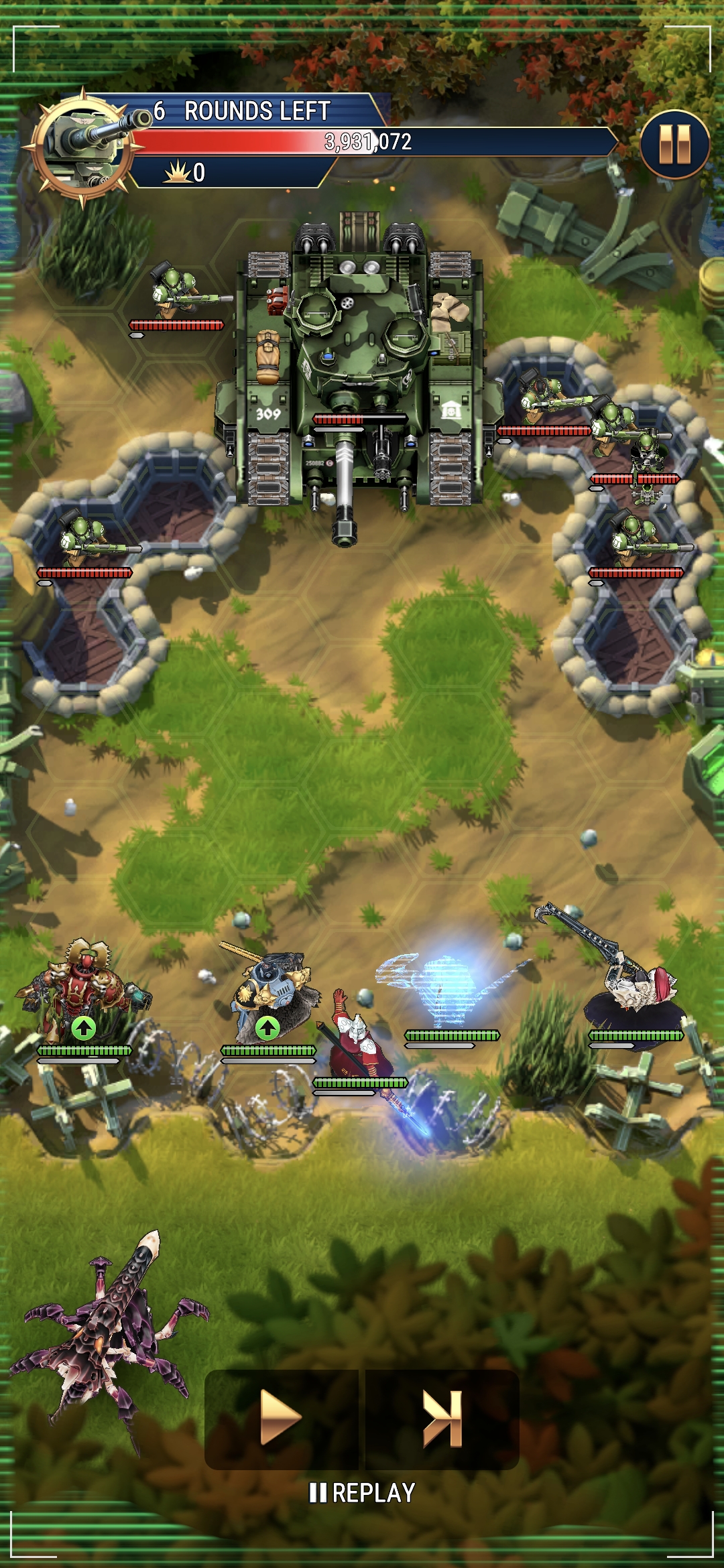Skip to the end of the replay
724x1568 pixels.
(442, 1418)
